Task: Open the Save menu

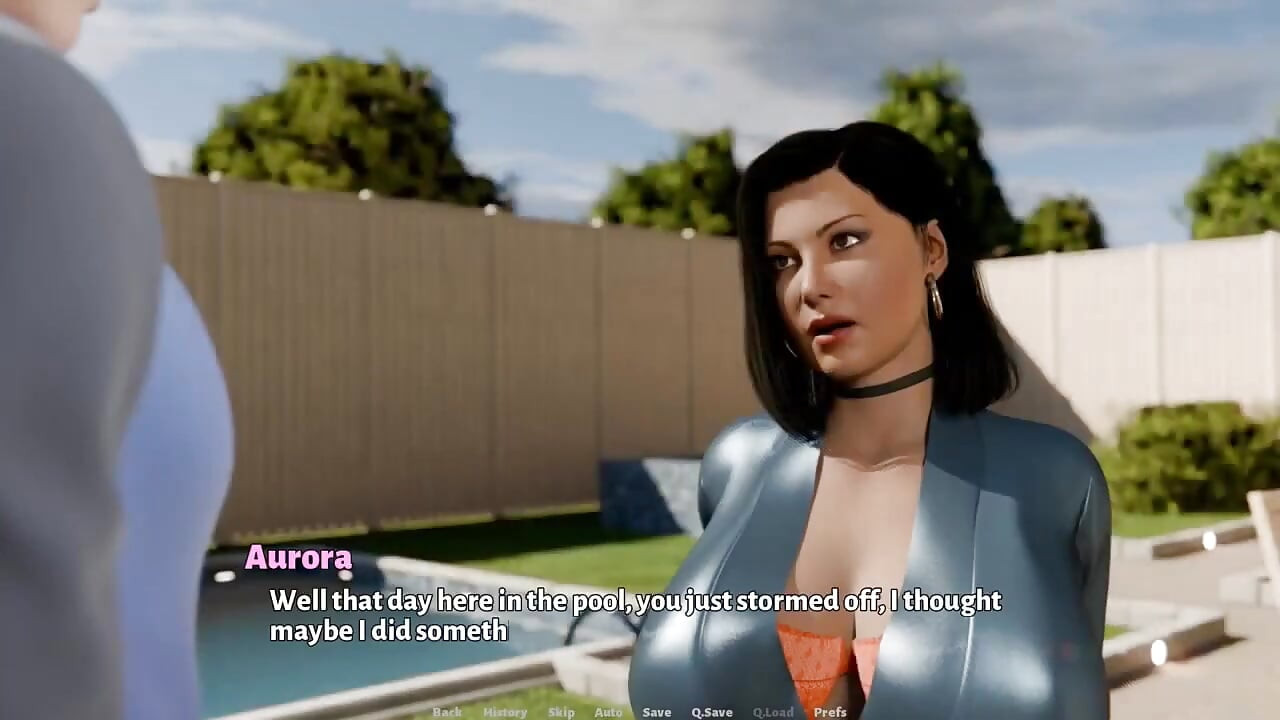Action: pos(657,712)
